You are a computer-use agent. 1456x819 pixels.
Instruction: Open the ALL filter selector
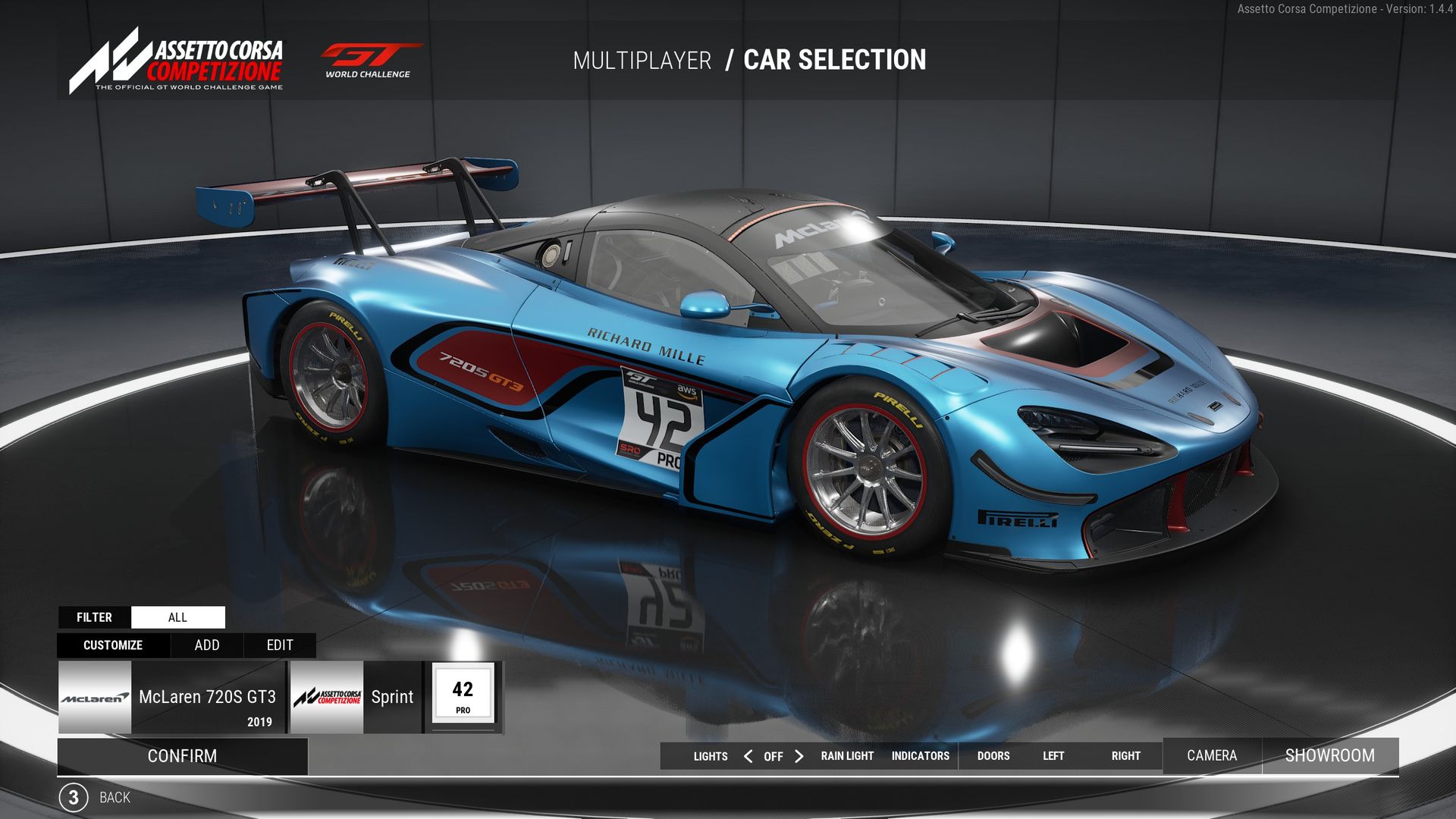click(177, 617)
